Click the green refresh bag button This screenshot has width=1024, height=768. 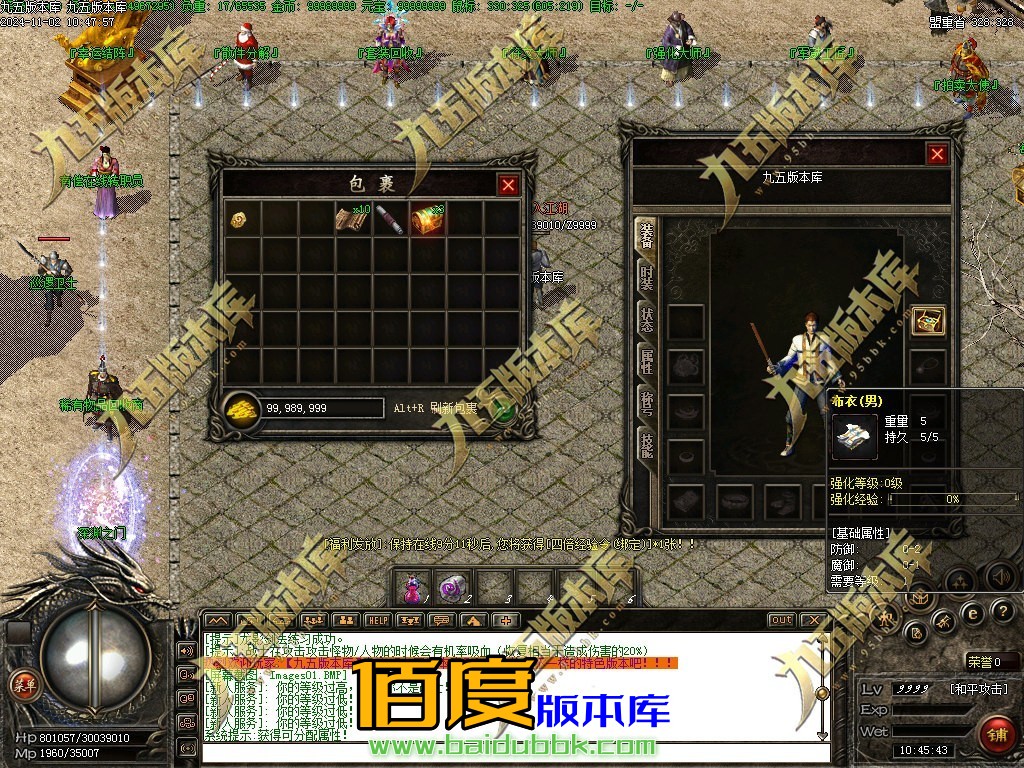505,408
